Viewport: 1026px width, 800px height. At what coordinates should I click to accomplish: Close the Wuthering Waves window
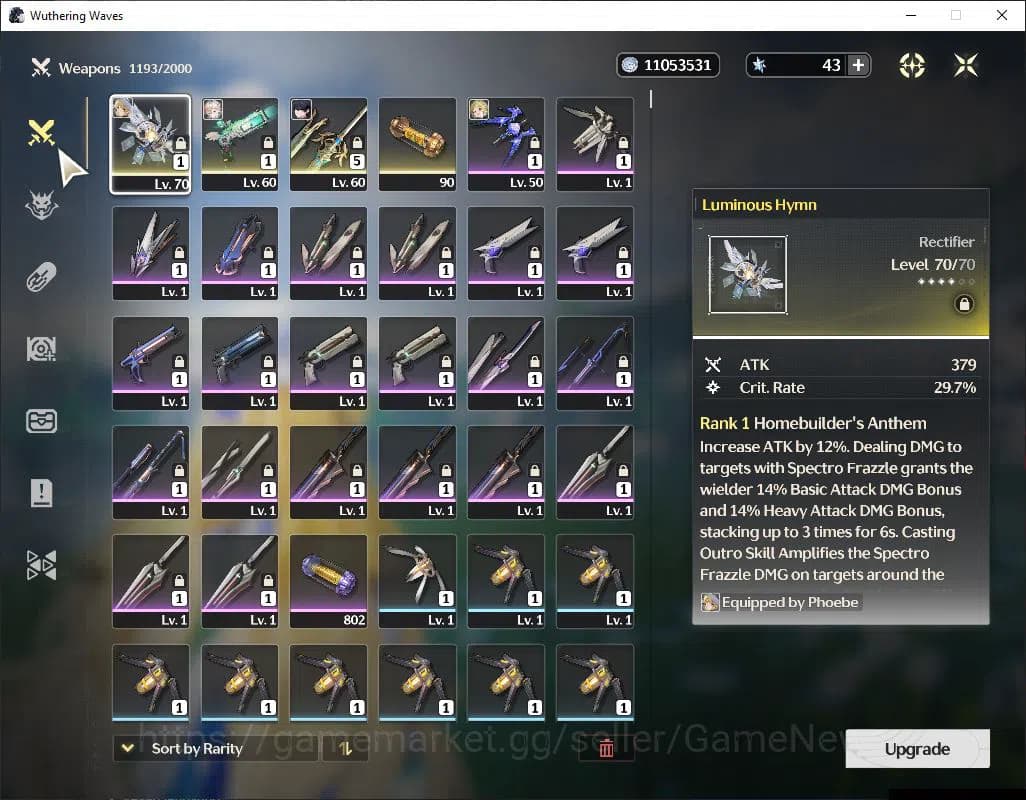click(1002, 15)
